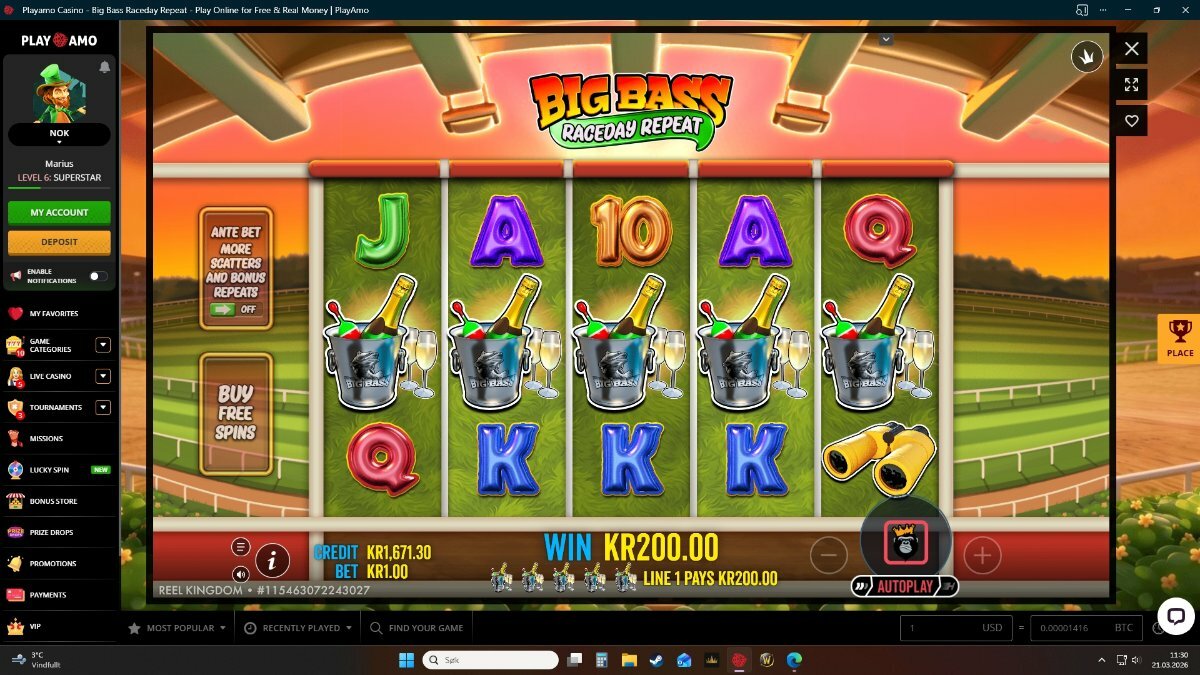Spin the reels with the crowned spin button
The height and width of the screenshot is (675, 1200).
905,541
